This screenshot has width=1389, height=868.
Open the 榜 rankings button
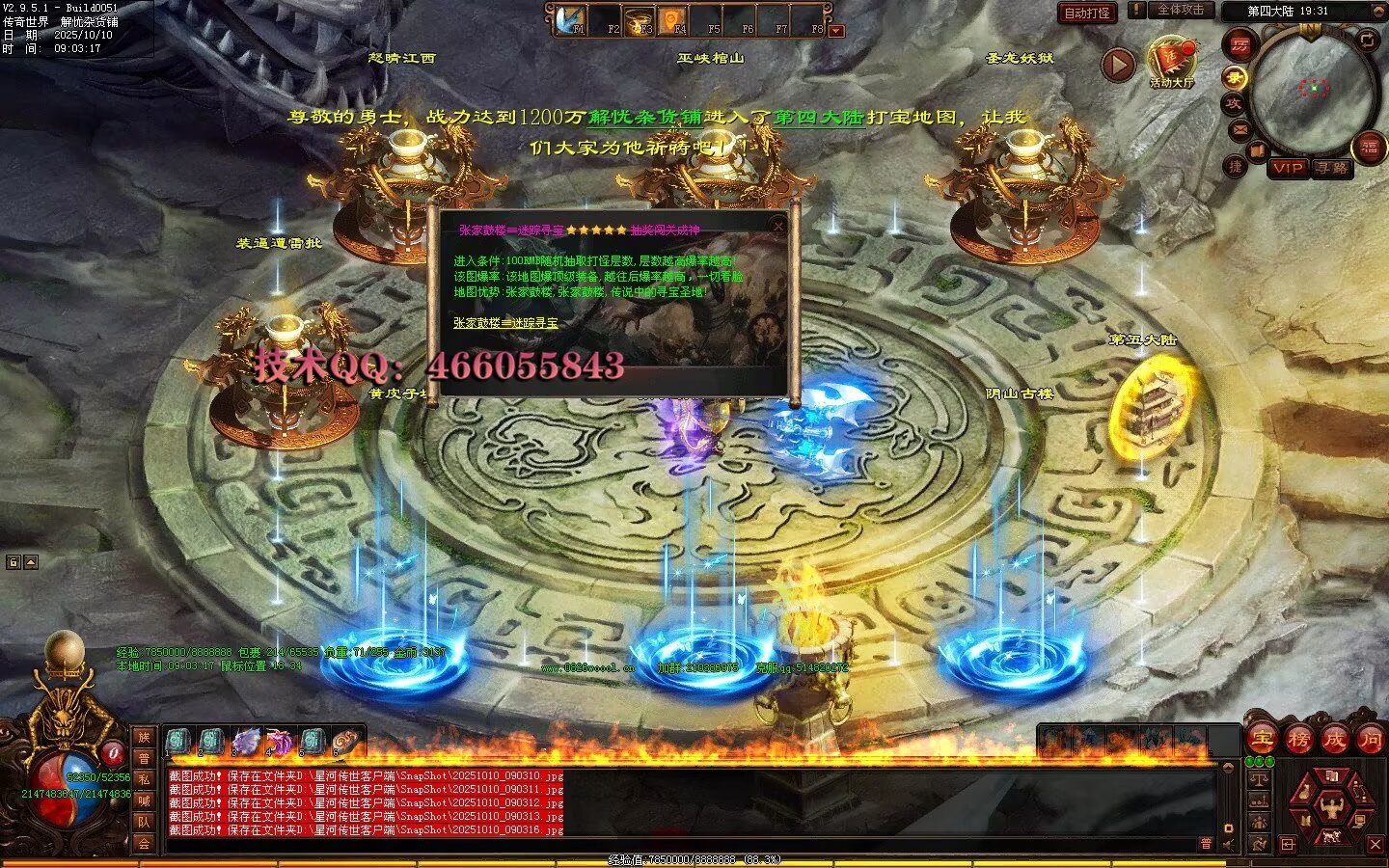[1298, 740]
